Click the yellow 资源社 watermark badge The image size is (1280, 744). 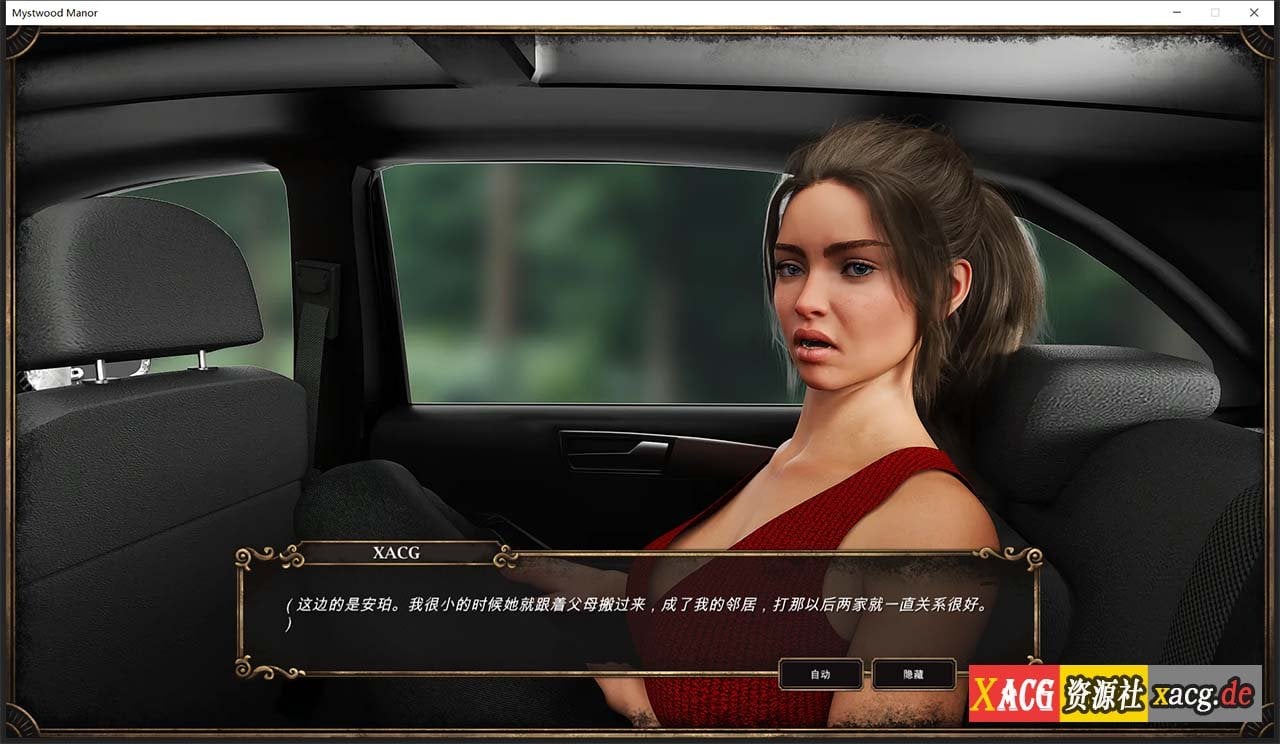1105,689
